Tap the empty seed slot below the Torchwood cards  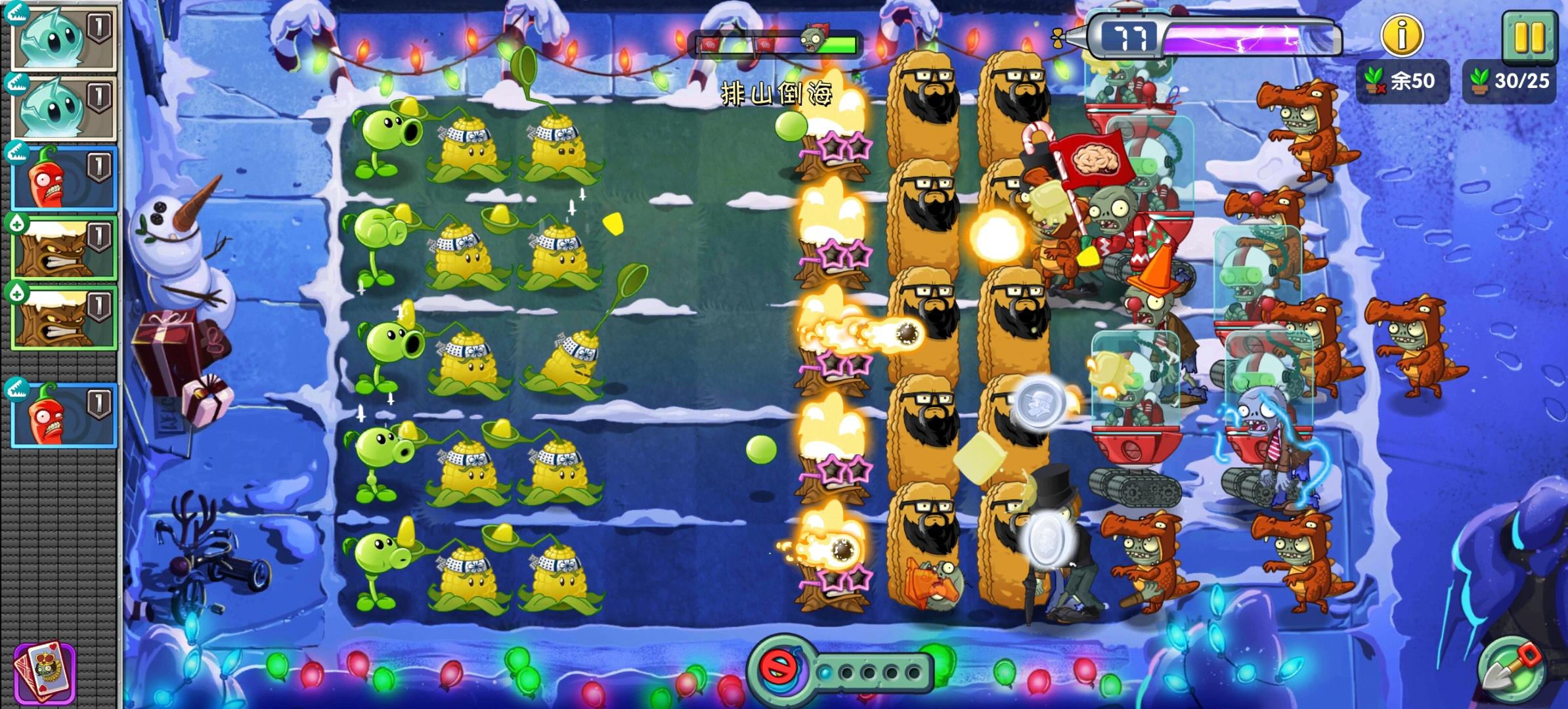coord(62,364)
